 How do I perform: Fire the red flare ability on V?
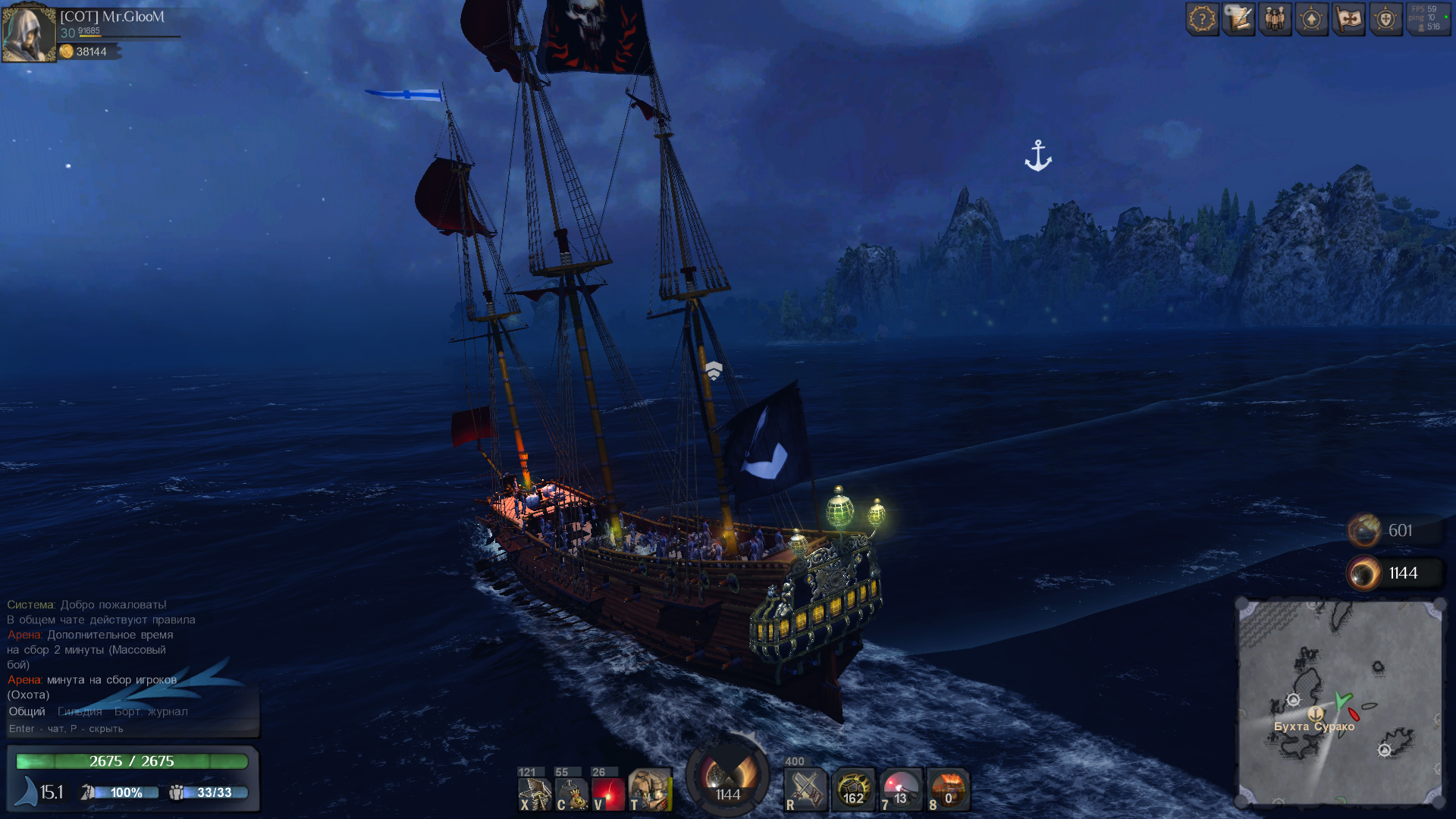coord(609,793)
